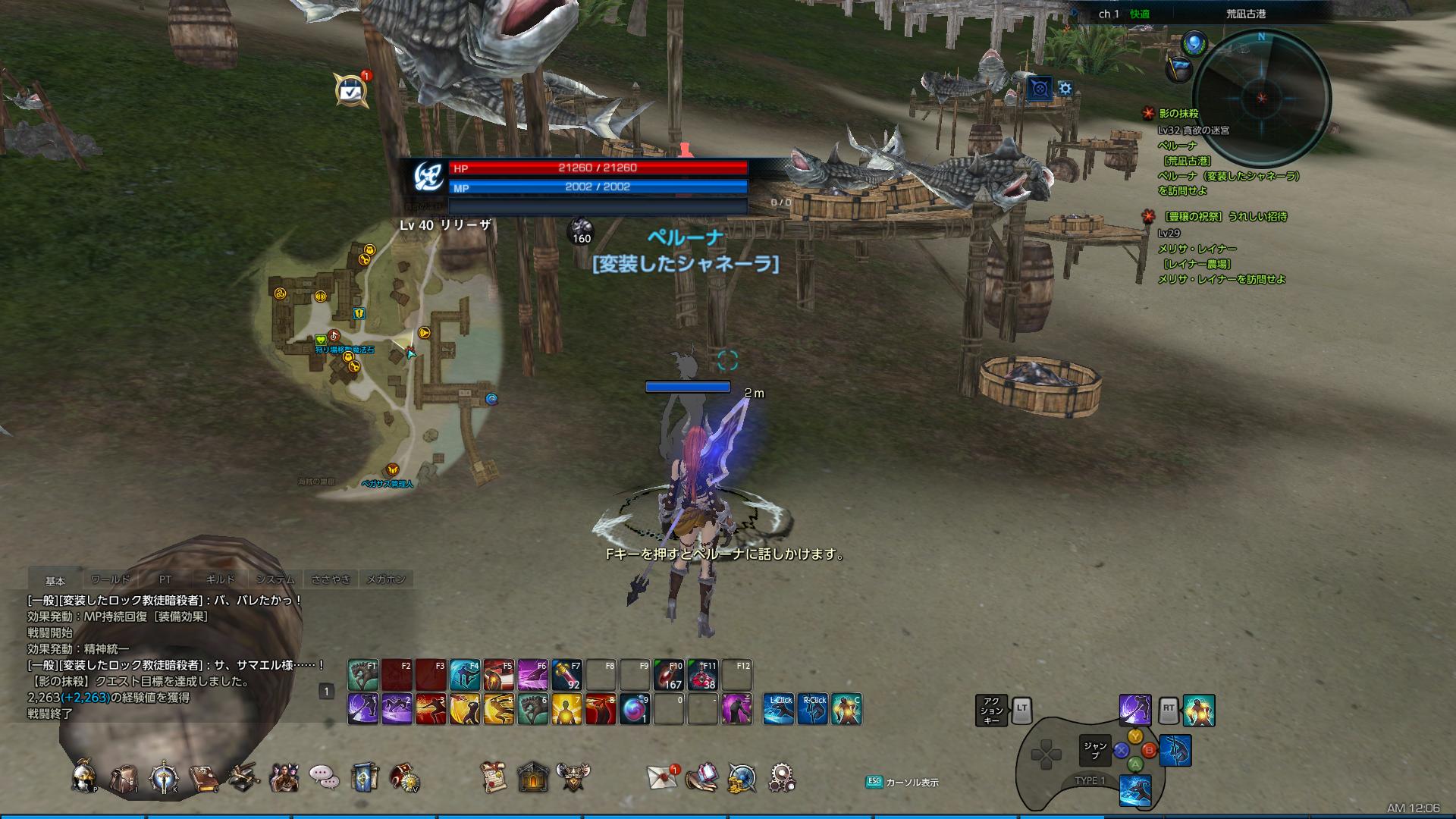1456x819 pixels.
Task: Use the F10 item with 167 count
Action: [668, 675]
